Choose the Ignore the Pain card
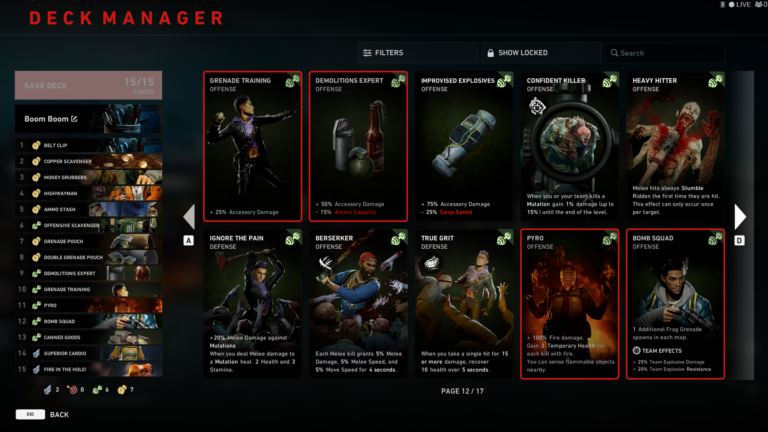 pos(252,304)
